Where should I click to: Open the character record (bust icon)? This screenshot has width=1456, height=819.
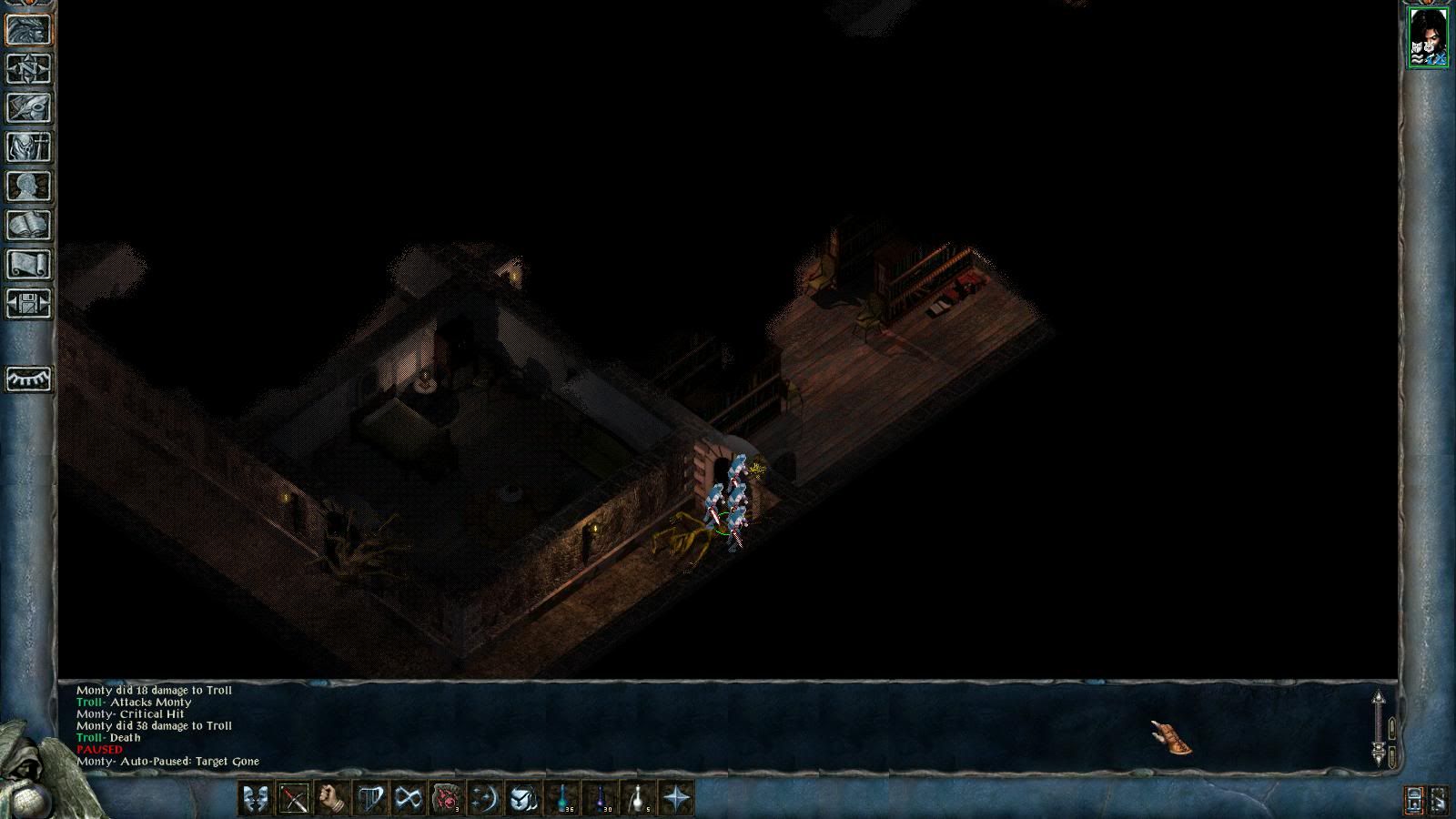(29, 187)
